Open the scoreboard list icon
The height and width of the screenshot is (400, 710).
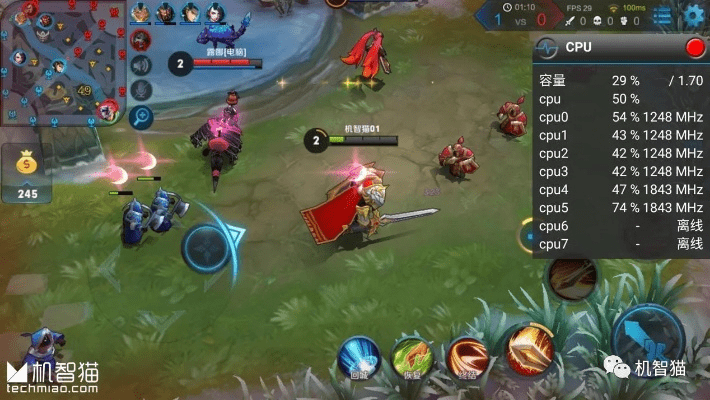click(x=662, y=15)
